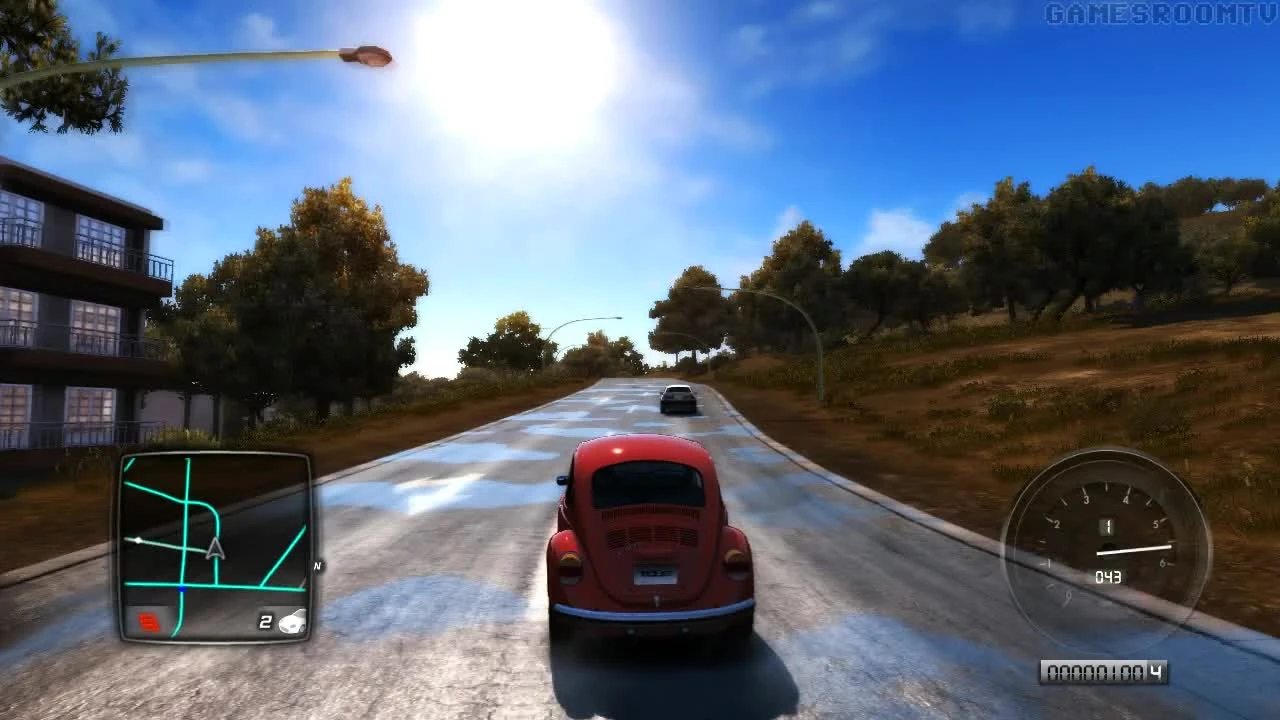The width and height of the screenshot is (1280, 720).
Task: Click the gray car driving ahead
Action: tap(678, 398)
